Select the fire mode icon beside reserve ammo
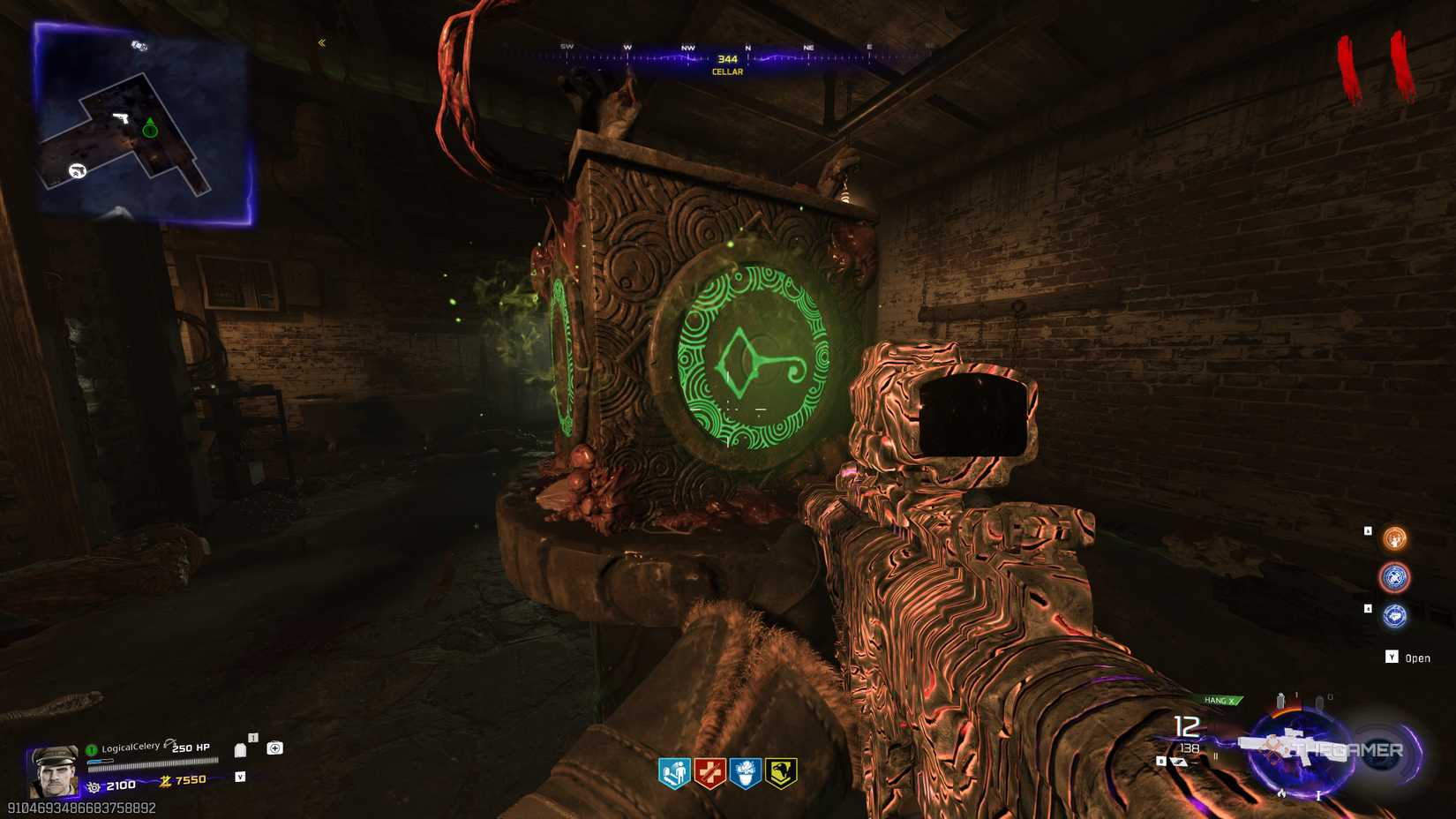This screenshot has height=819, width=1456. point(1216,756)
